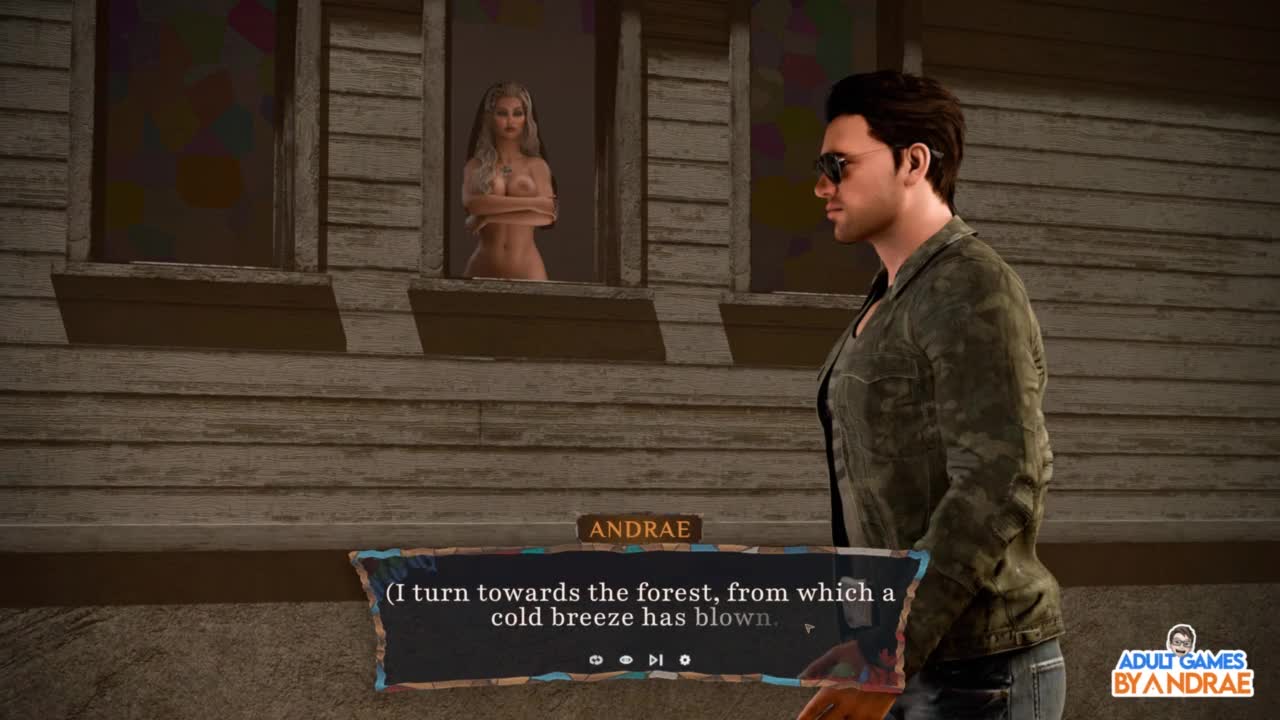
Task: Advance the dialogue text box
Action: tap(640, 606)
